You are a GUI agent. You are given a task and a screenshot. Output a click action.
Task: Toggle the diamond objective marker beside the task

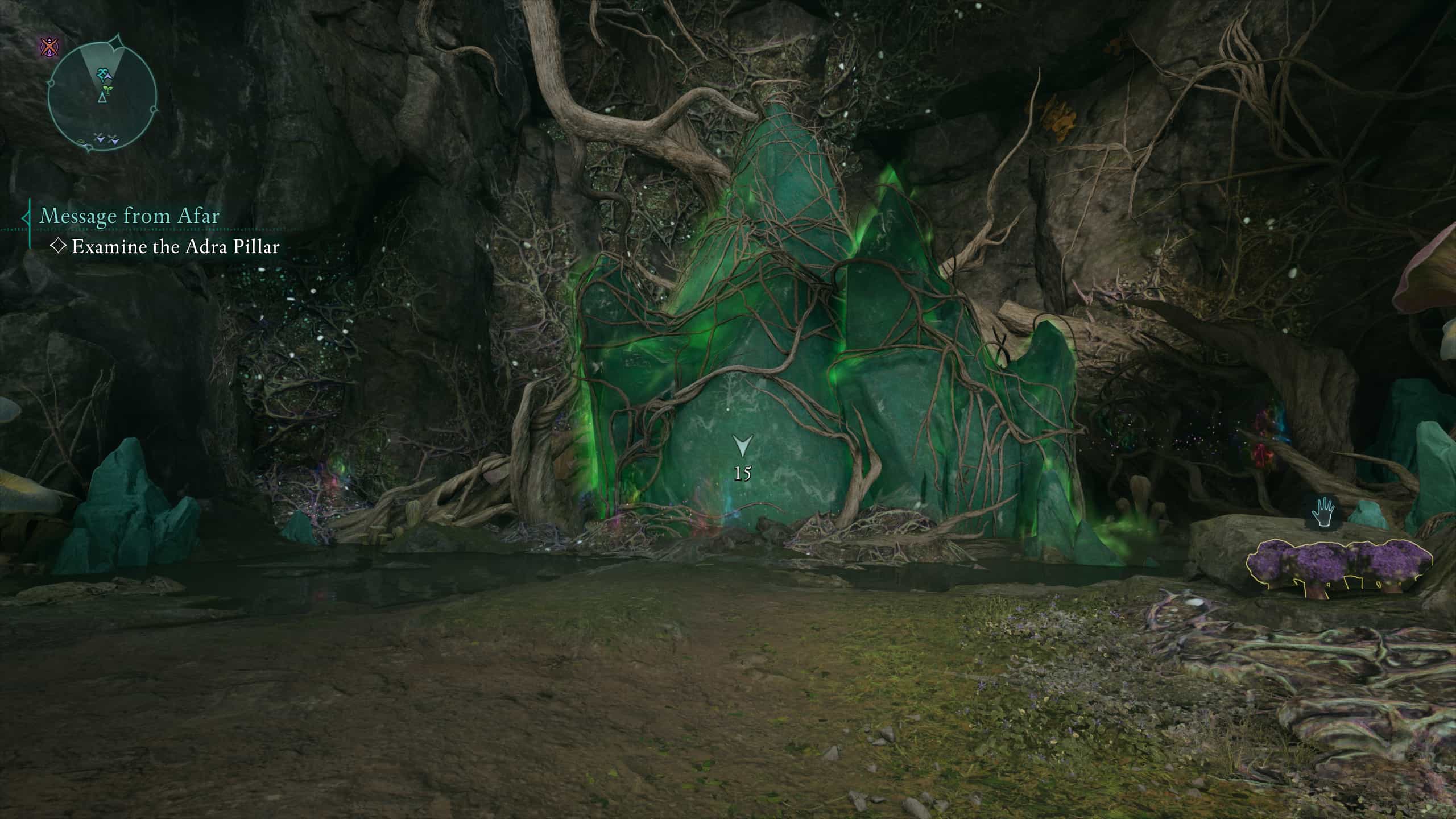[x=59, y=248]
